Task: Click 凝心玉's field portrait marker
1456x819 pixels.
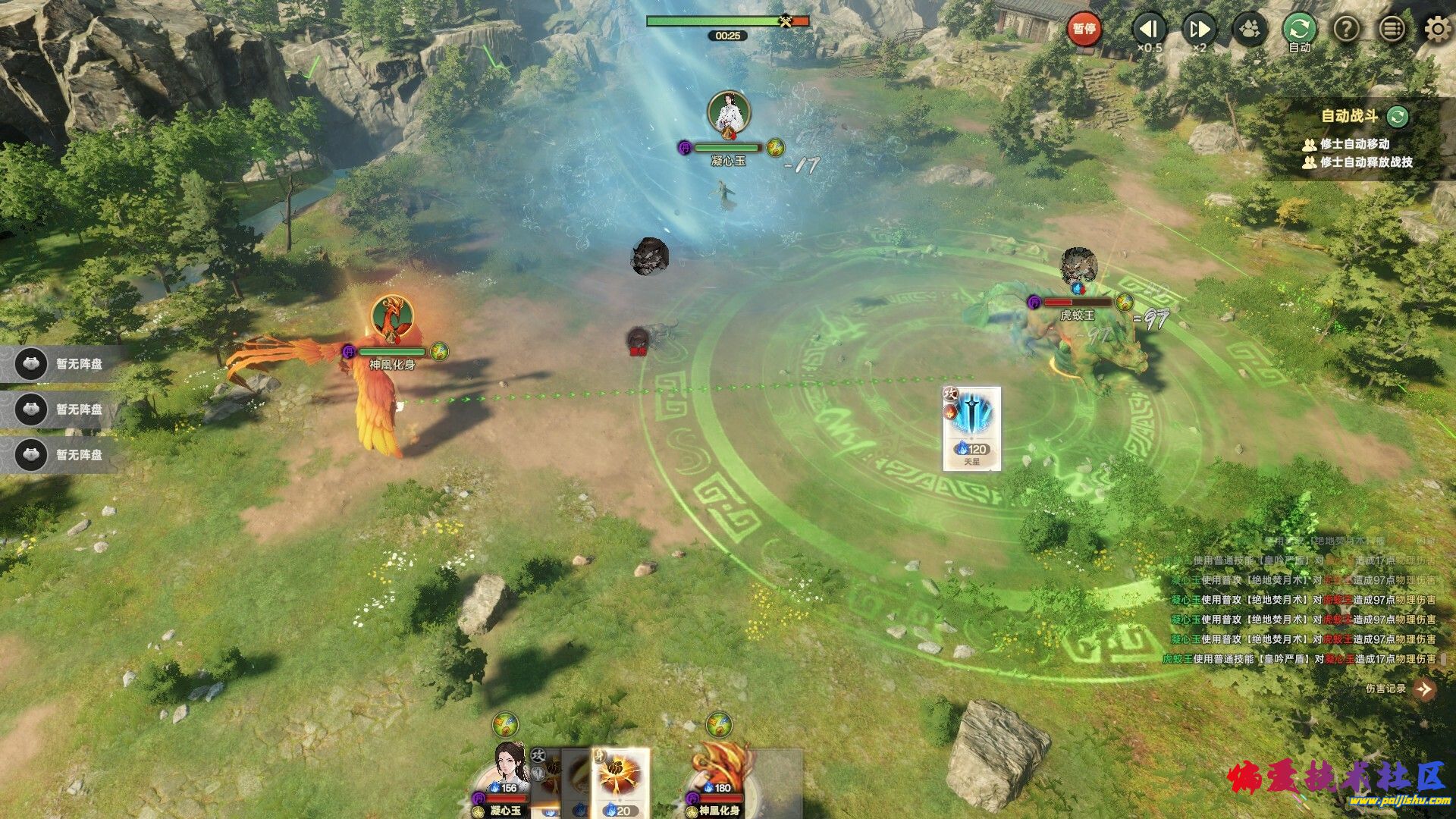Action: [729, 112]
